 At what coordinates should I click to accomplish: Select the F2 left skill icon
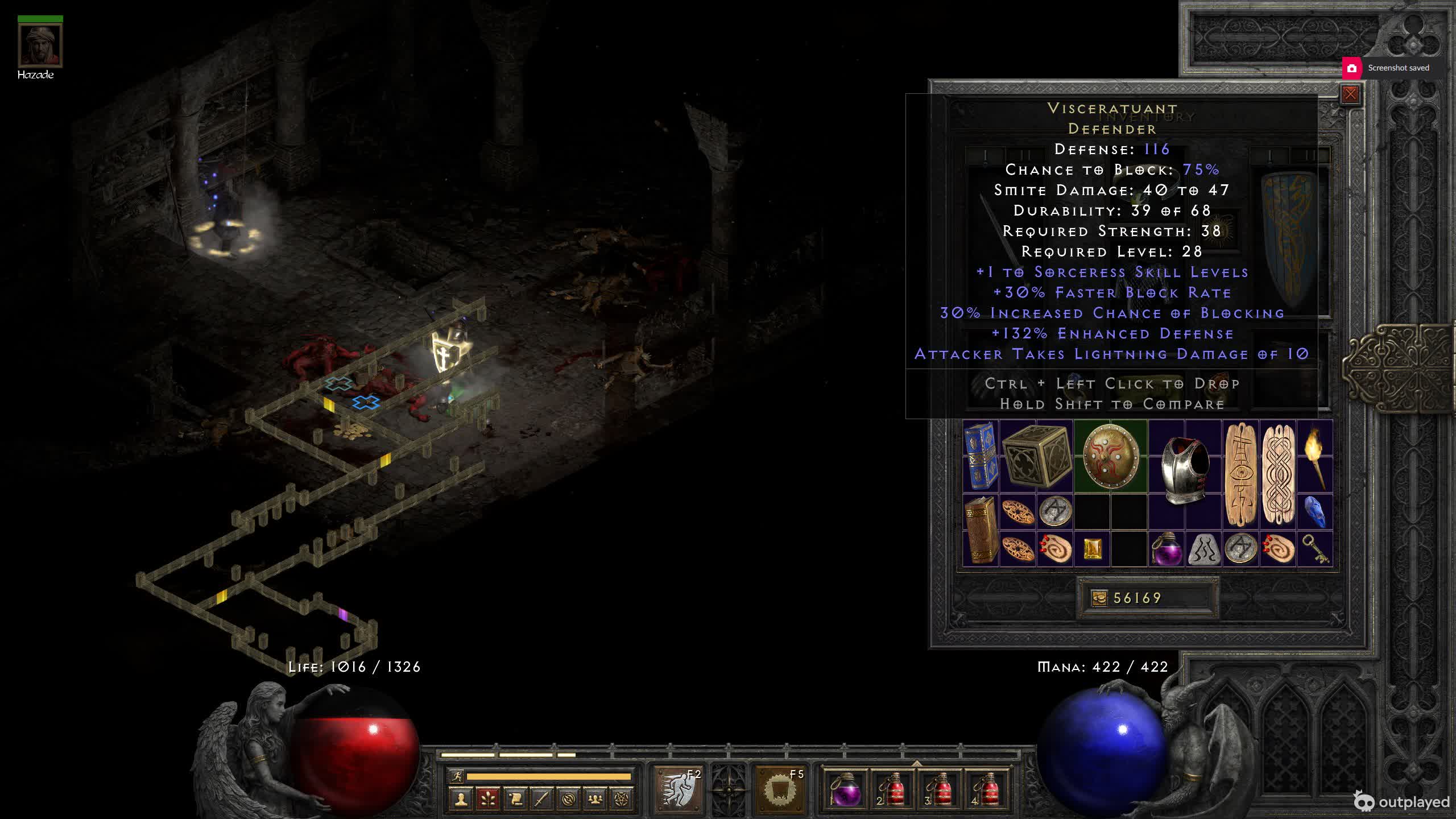coord(679,789)
